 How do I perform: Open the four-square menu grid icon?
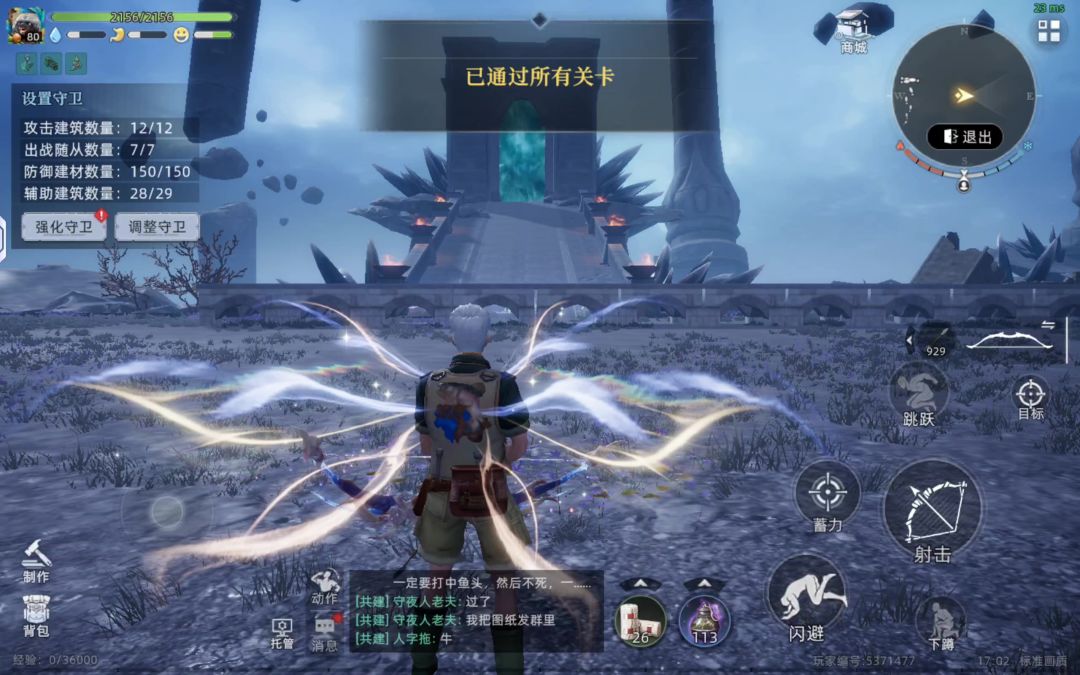pyautogui.click(x=1049, y=31)
